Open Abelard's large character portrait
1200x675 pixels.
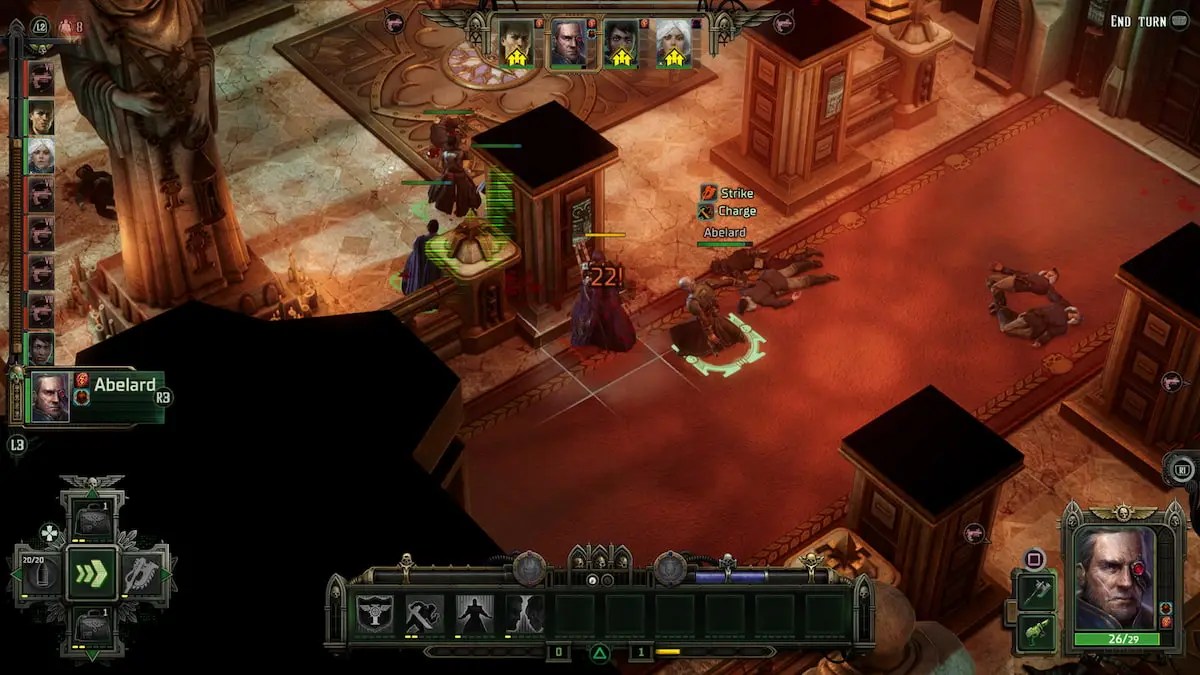1115,577
